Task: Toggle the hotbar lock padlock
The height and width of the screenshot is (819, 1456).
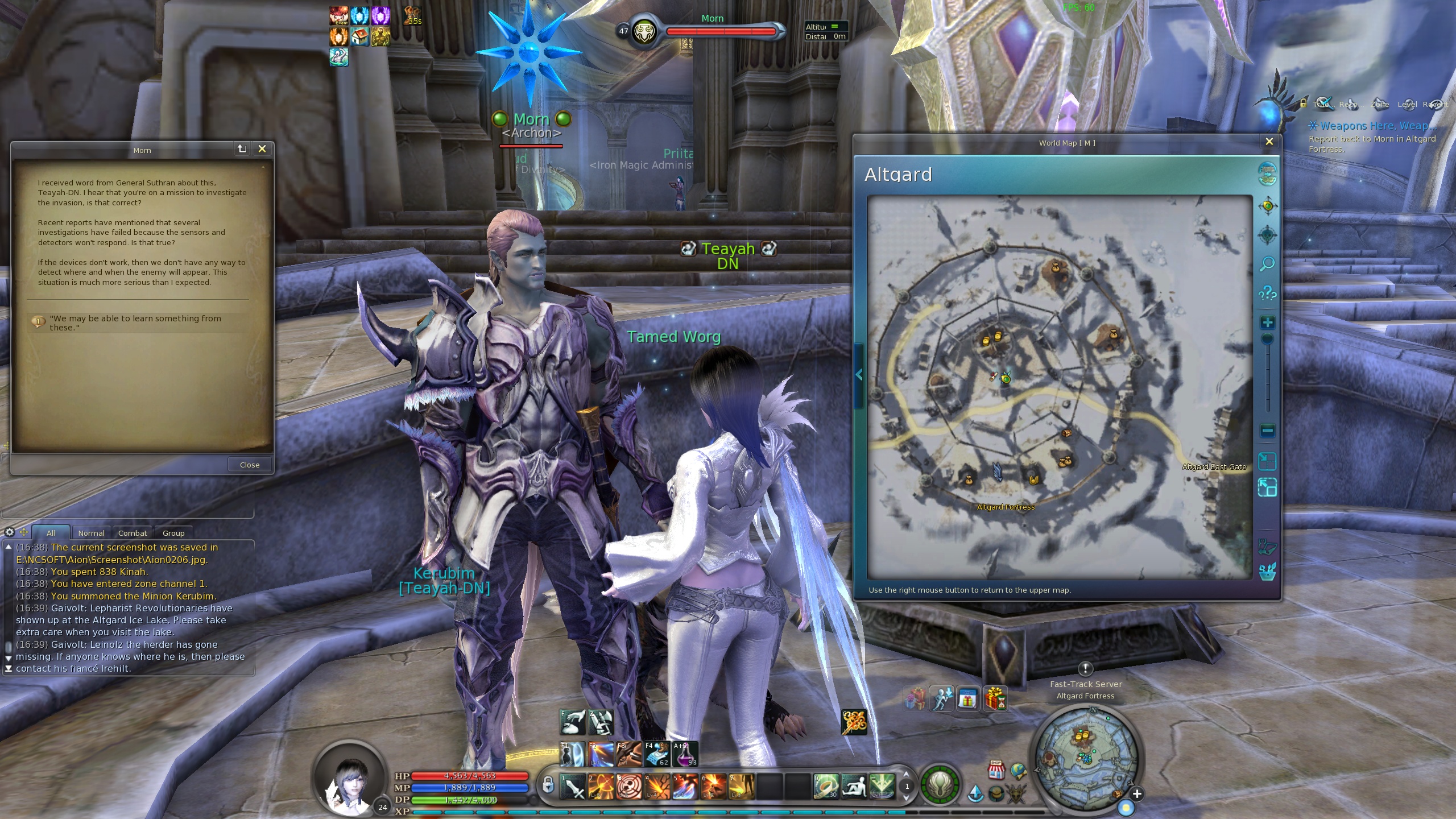Action: [x=548, y=785]
